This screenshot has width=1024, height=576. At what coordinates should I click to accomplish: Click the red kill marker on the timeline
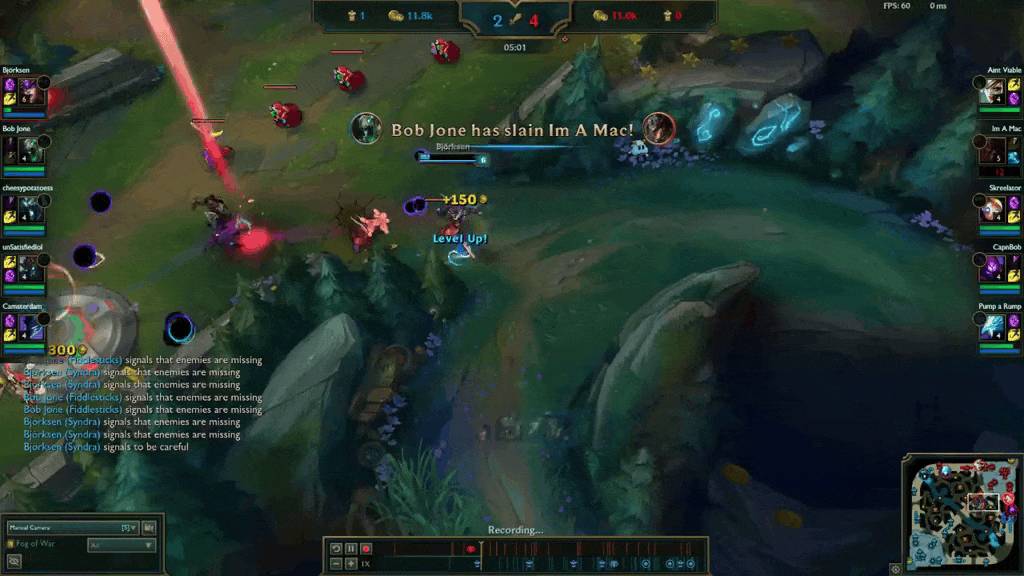(470, 549)
